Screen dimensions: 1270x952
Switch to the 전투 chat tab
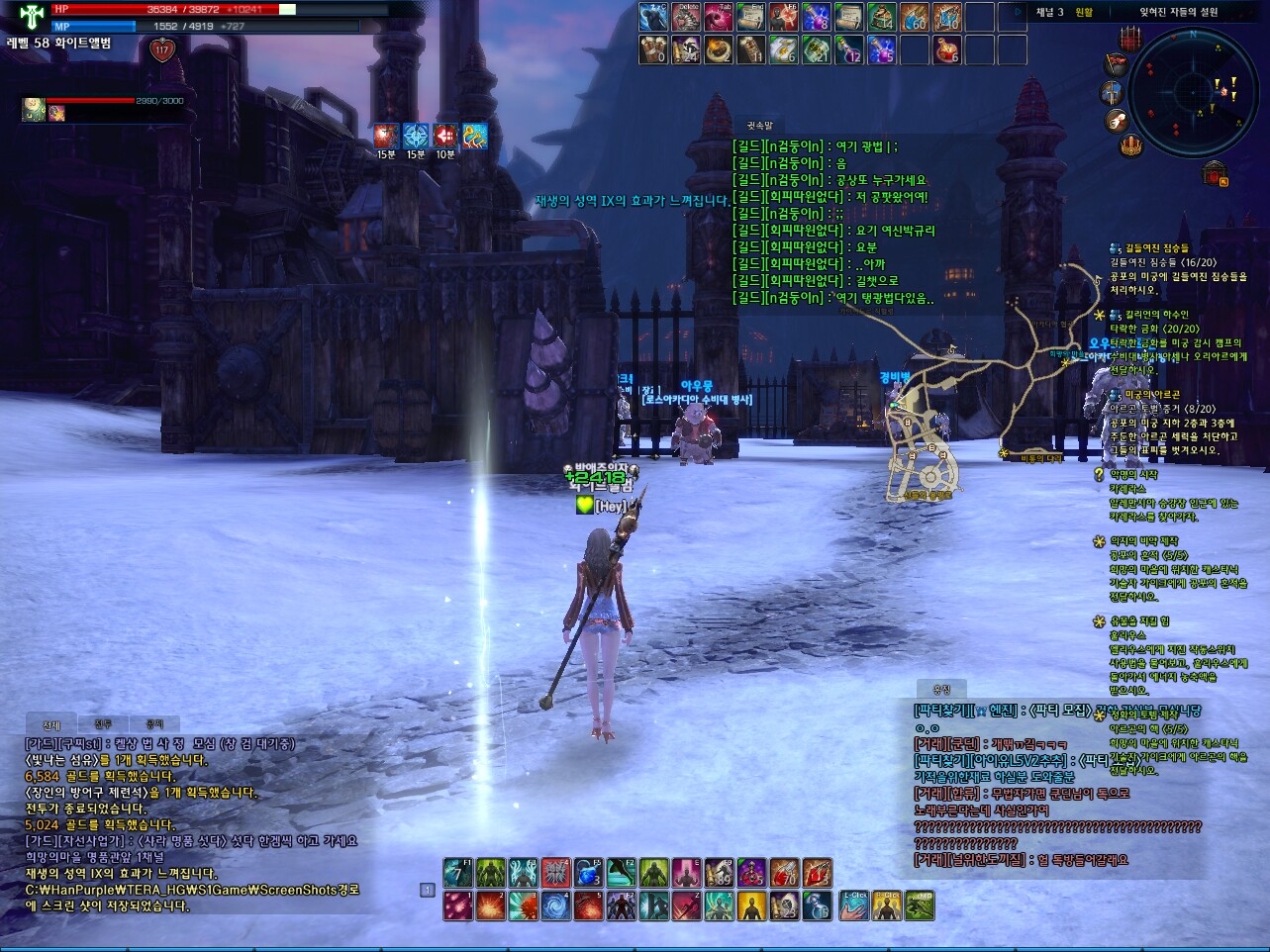(103, 724)
